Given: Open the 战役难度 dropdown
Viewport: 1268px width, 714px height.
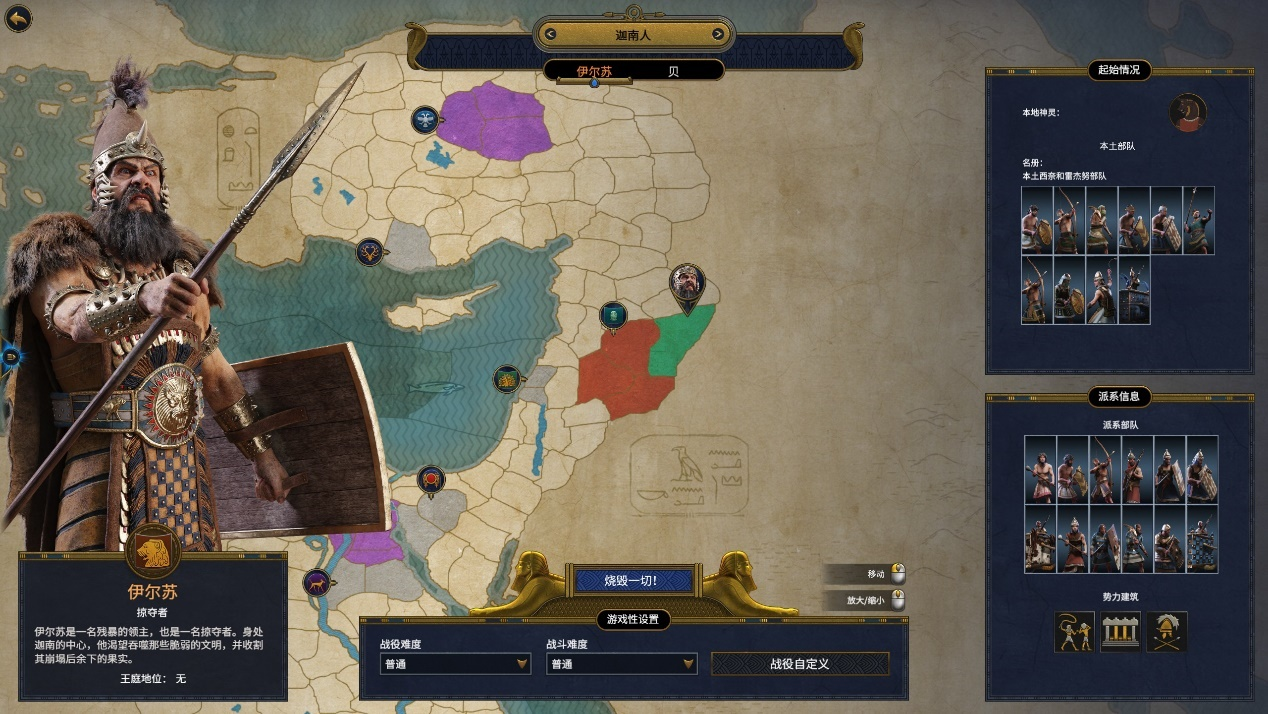Looking at the screenshot, I should (x=455, y=664).
